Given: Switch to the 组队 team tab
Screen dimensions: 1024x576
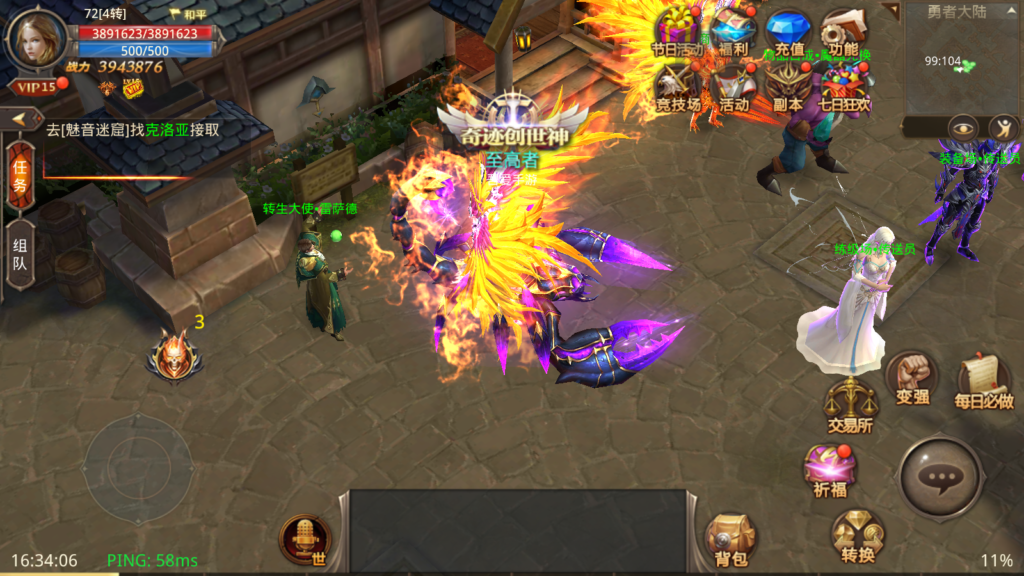Looking at the screenshot, I should tap(19, 255).
